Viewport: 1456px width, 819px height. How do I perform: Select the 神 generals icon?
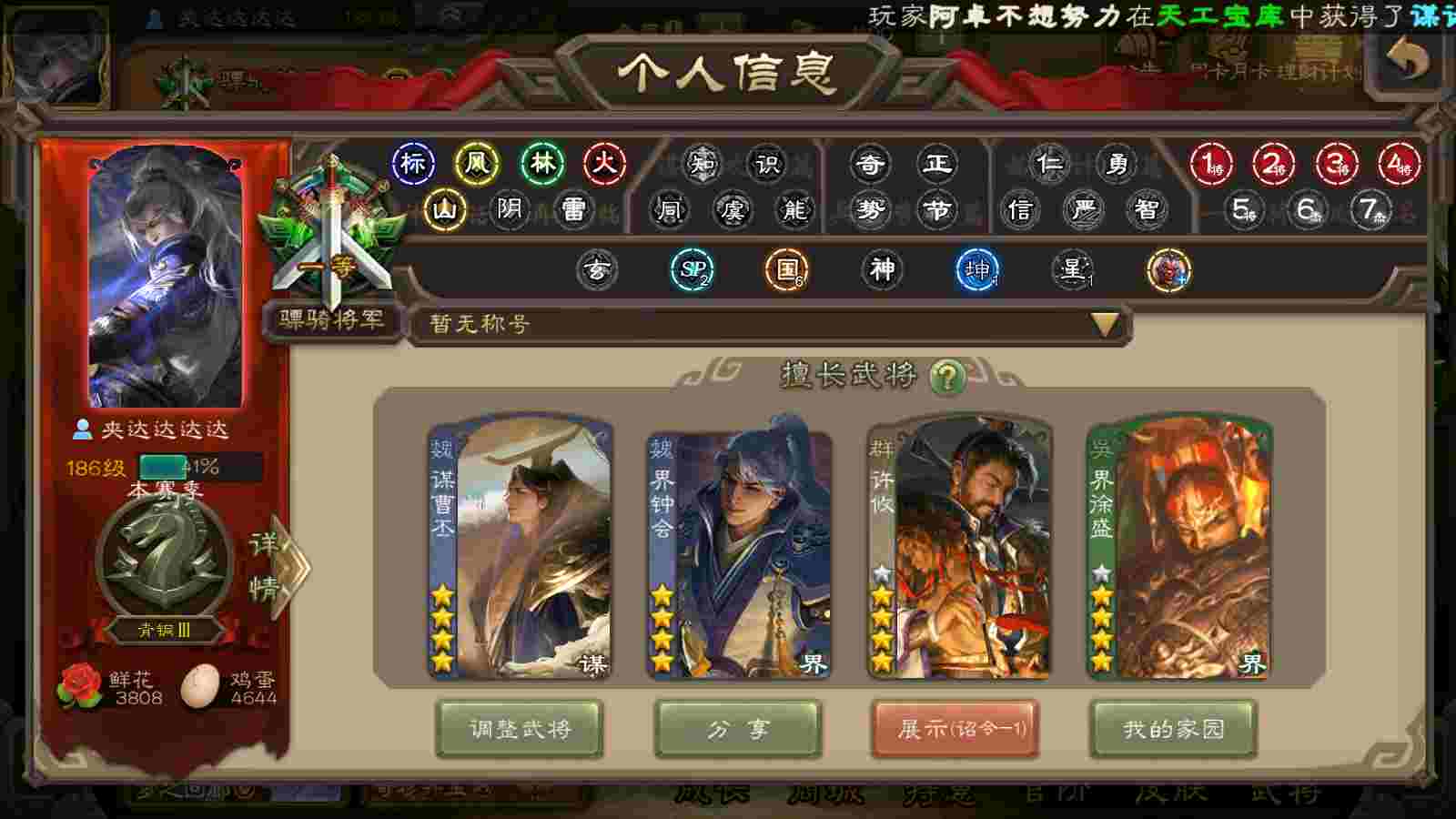pyautogui.click(x=882, y=269)
